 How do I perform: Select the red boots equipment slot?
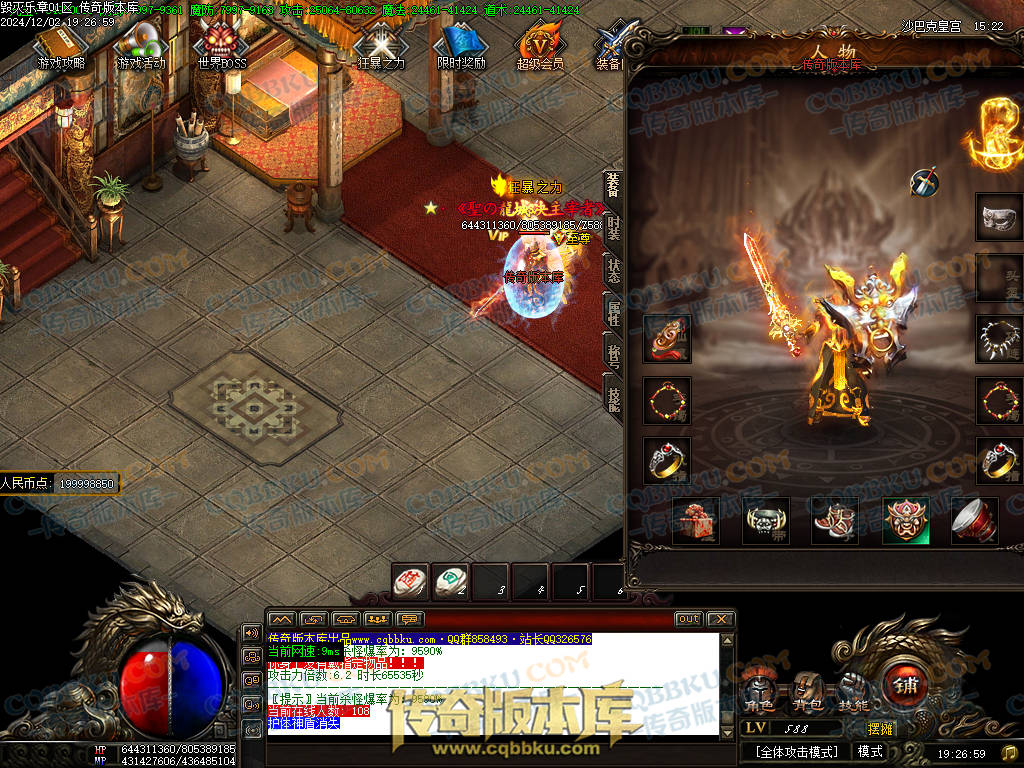tap(835, 521)
